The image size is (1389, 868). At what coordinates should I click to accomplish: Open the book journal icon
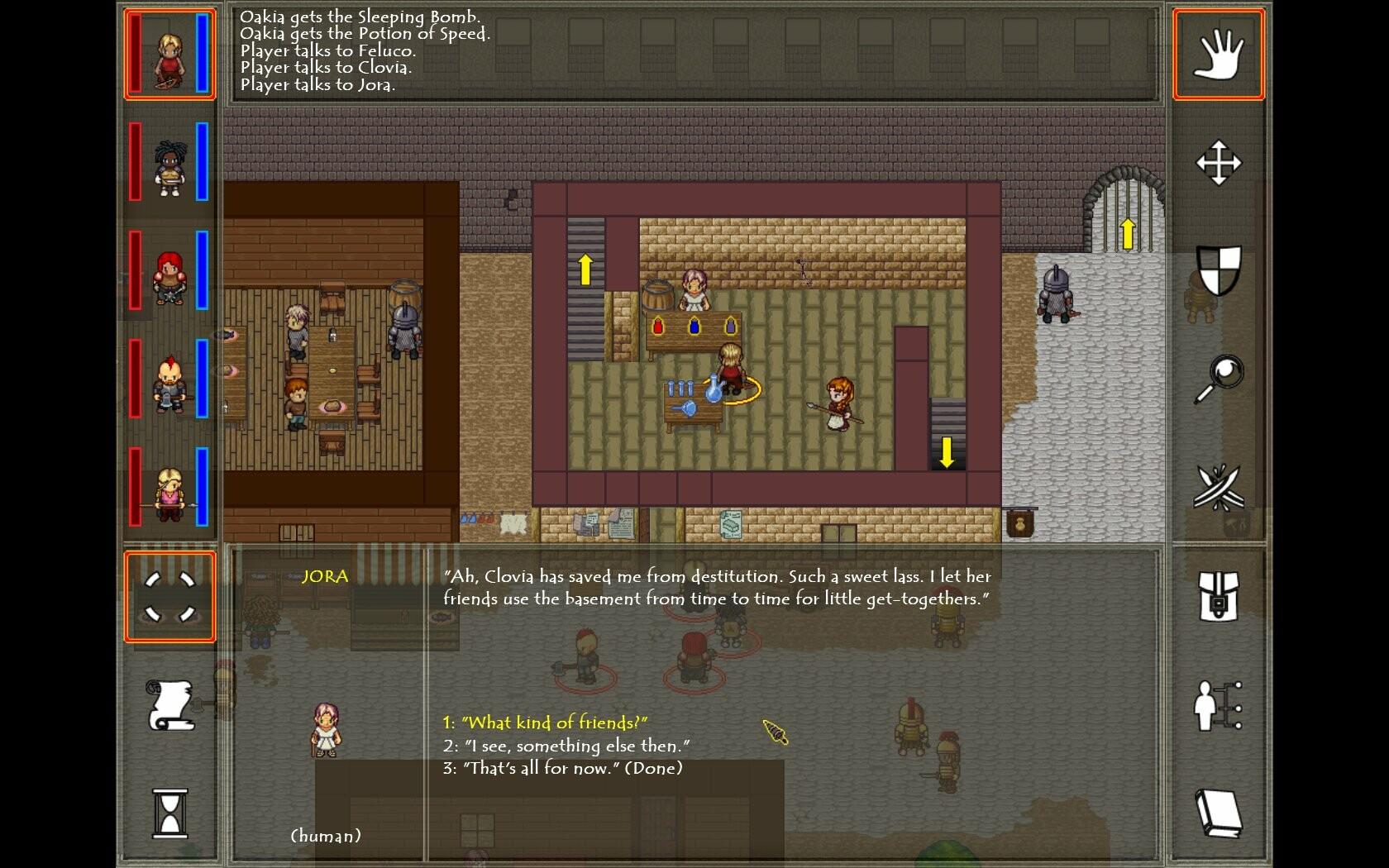point(1219,813)
